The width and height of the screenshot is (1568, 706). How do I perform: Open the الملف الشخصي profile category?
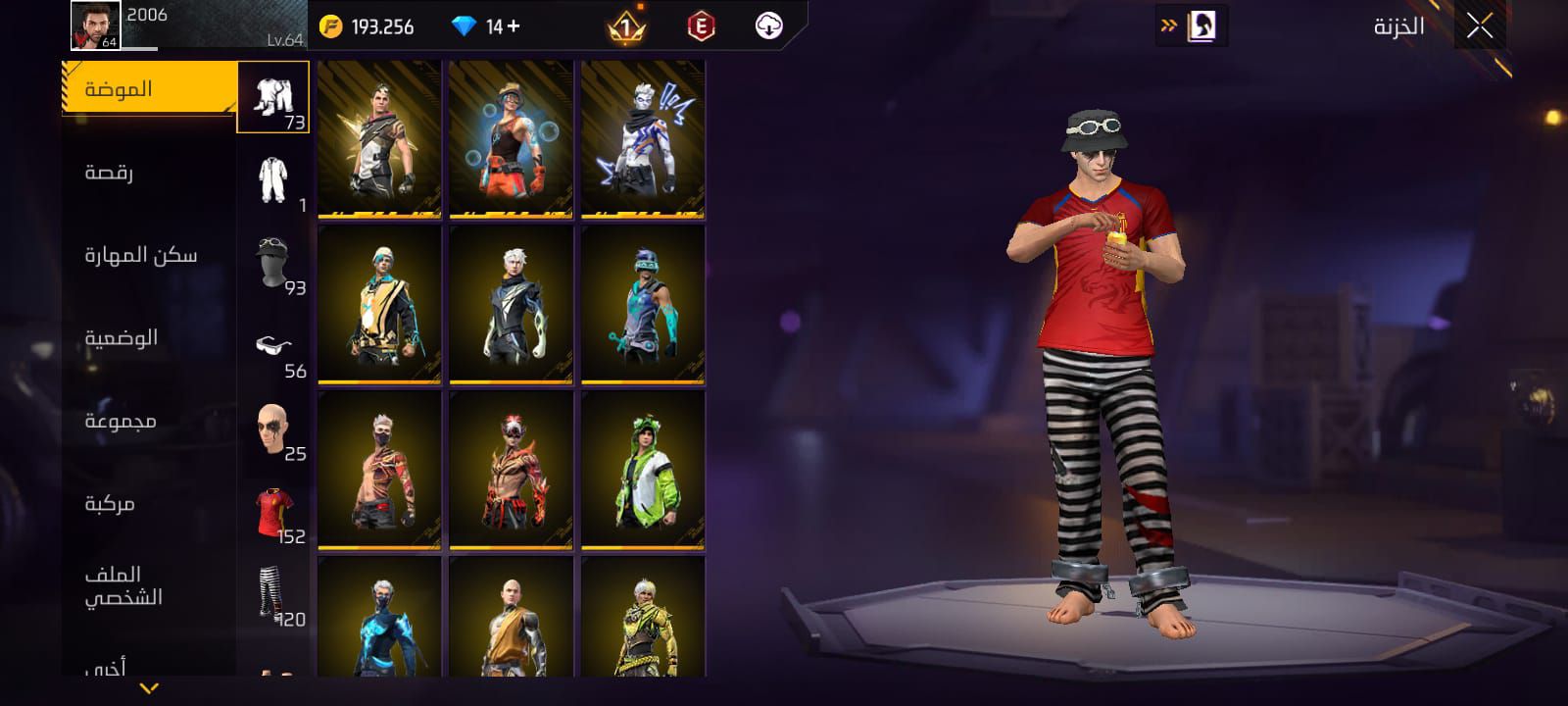point(149,585)
